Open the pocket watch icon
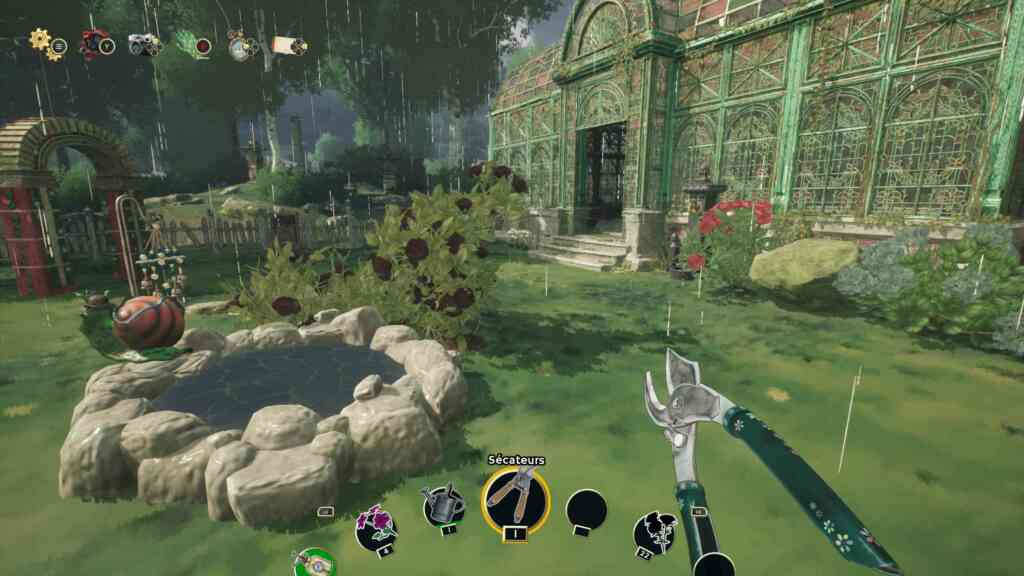 pyautogui.click(x=240, y=44)
